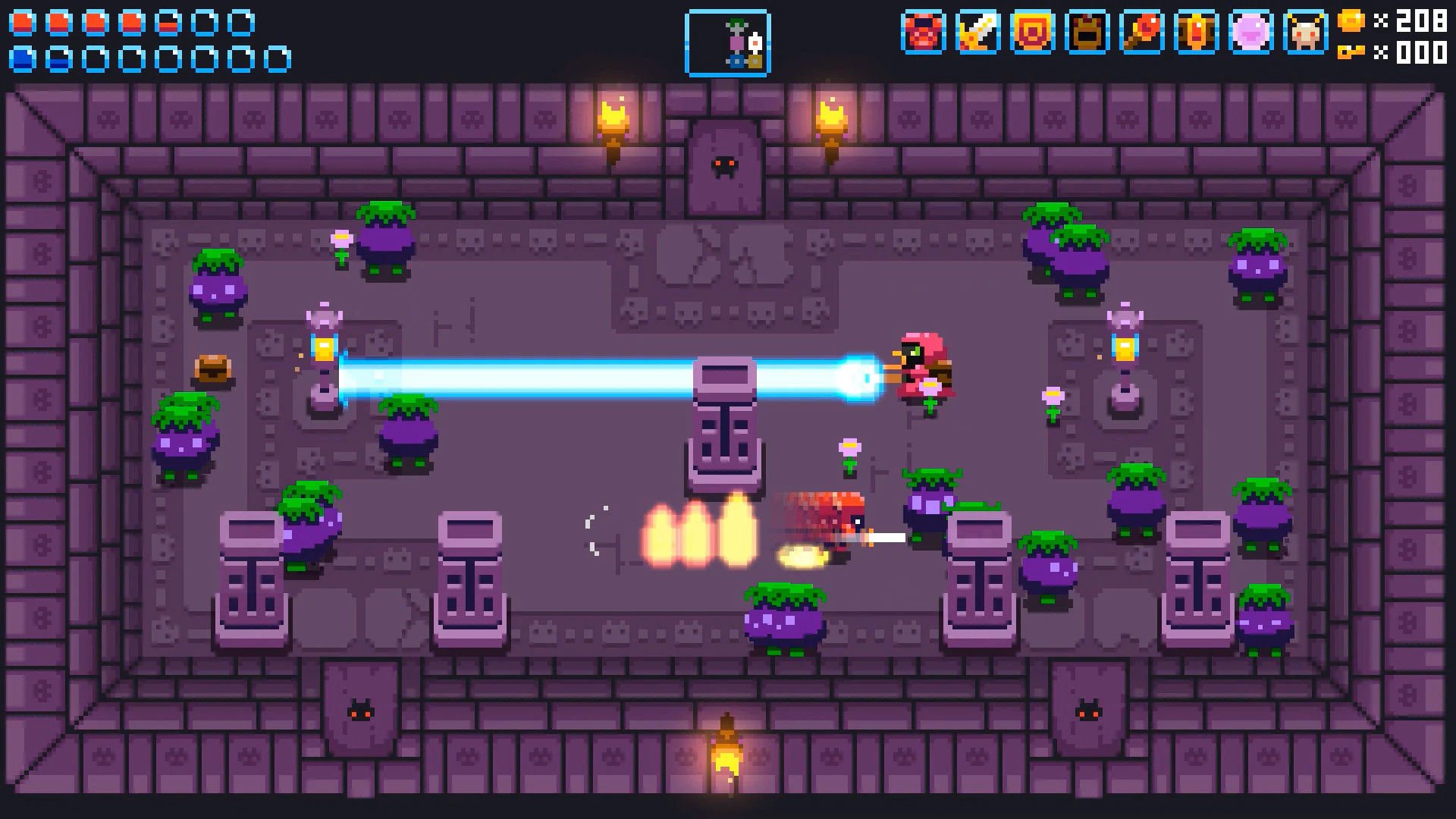Click the first full red heart

(x=22, y=23)
